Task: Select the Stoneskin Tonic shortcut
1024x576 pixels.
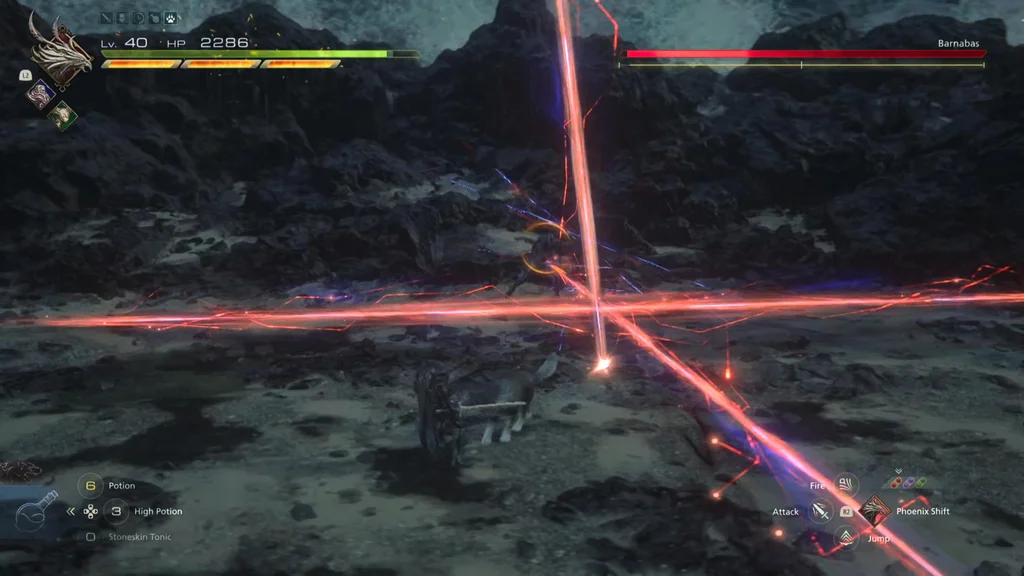Action: [x=91, y=537]
